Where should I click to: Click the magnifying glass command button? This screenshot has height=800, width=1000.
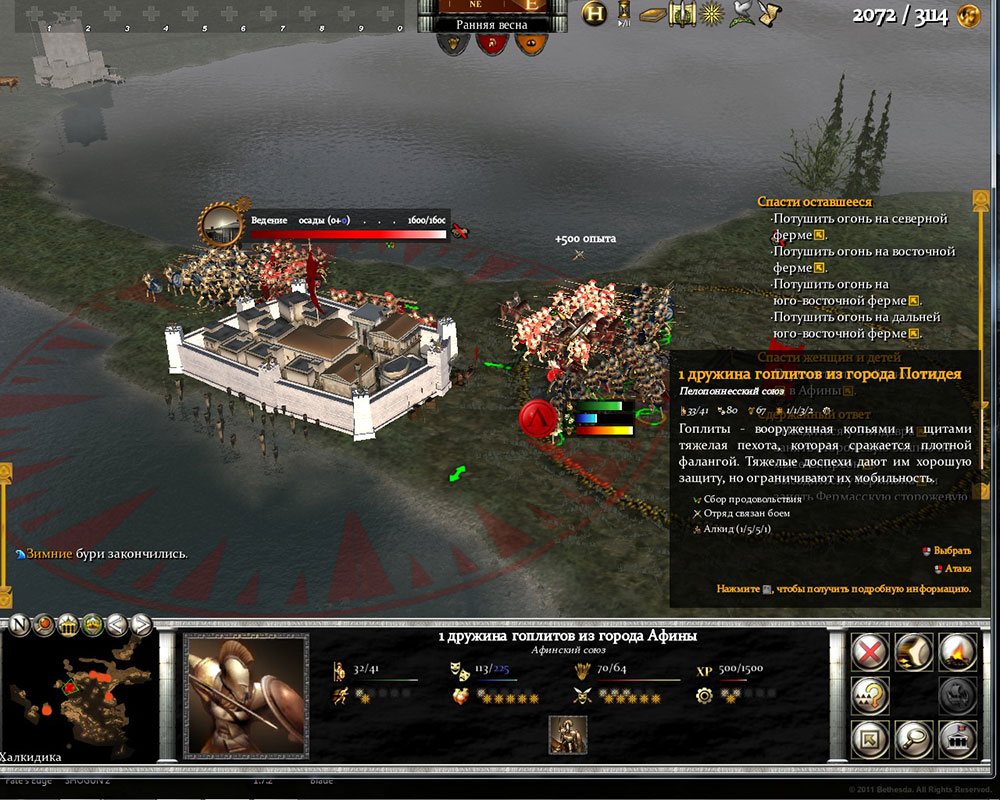912,739
